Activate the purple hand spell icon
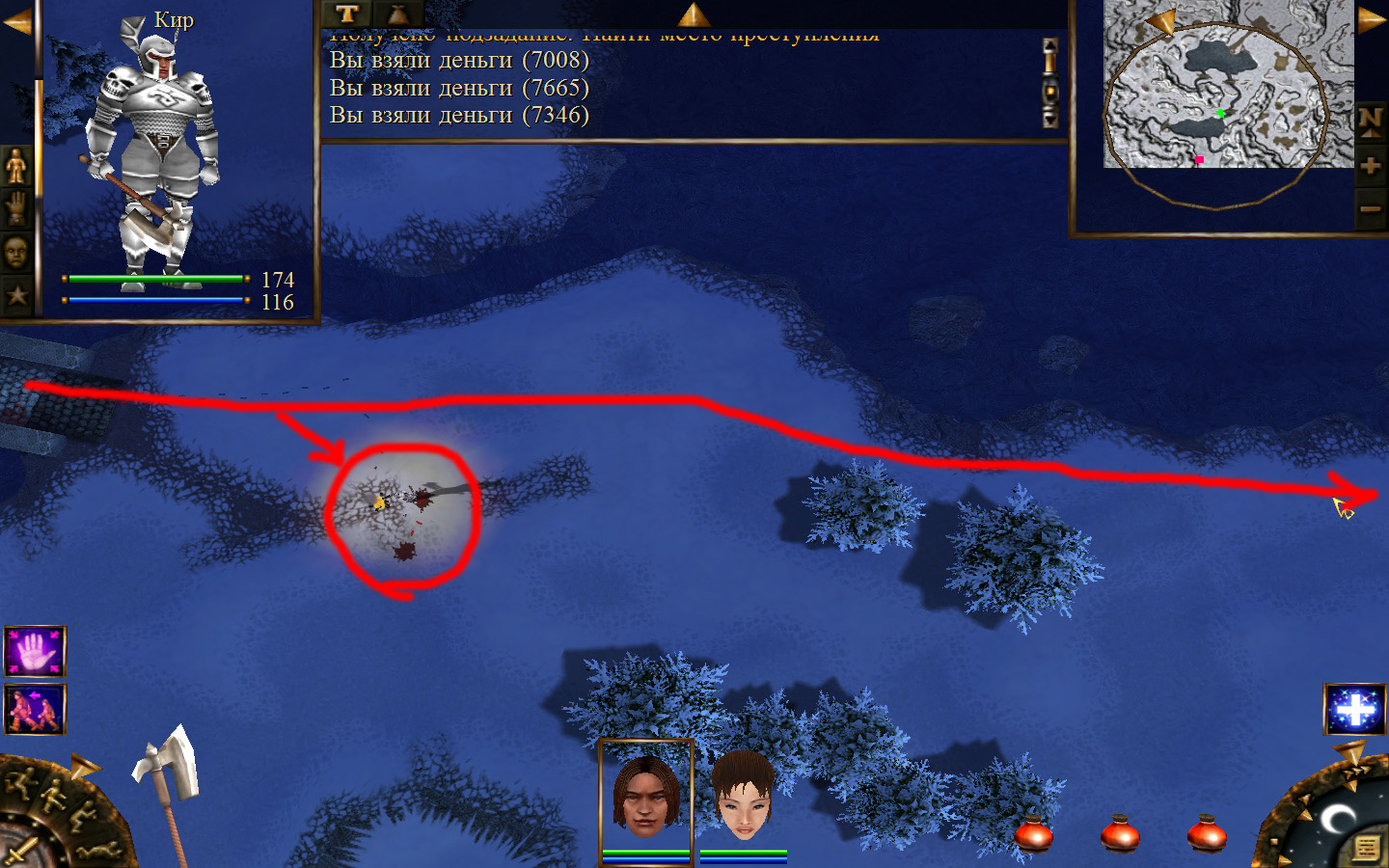 pos(35,651)
